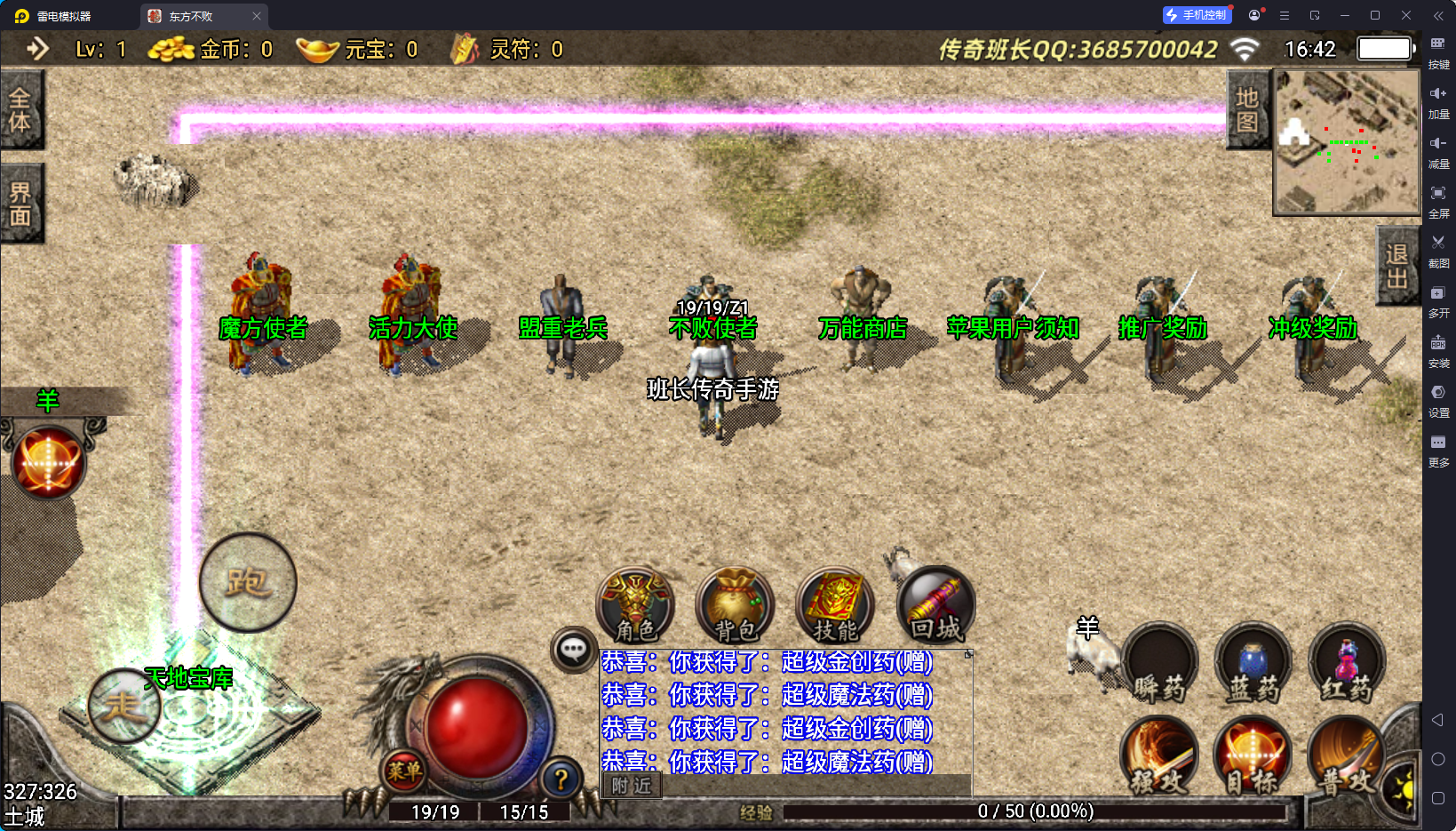Drink the 红药 red health potion
Viewport: 1456px width, 831px height.
tap(1347, 664)
